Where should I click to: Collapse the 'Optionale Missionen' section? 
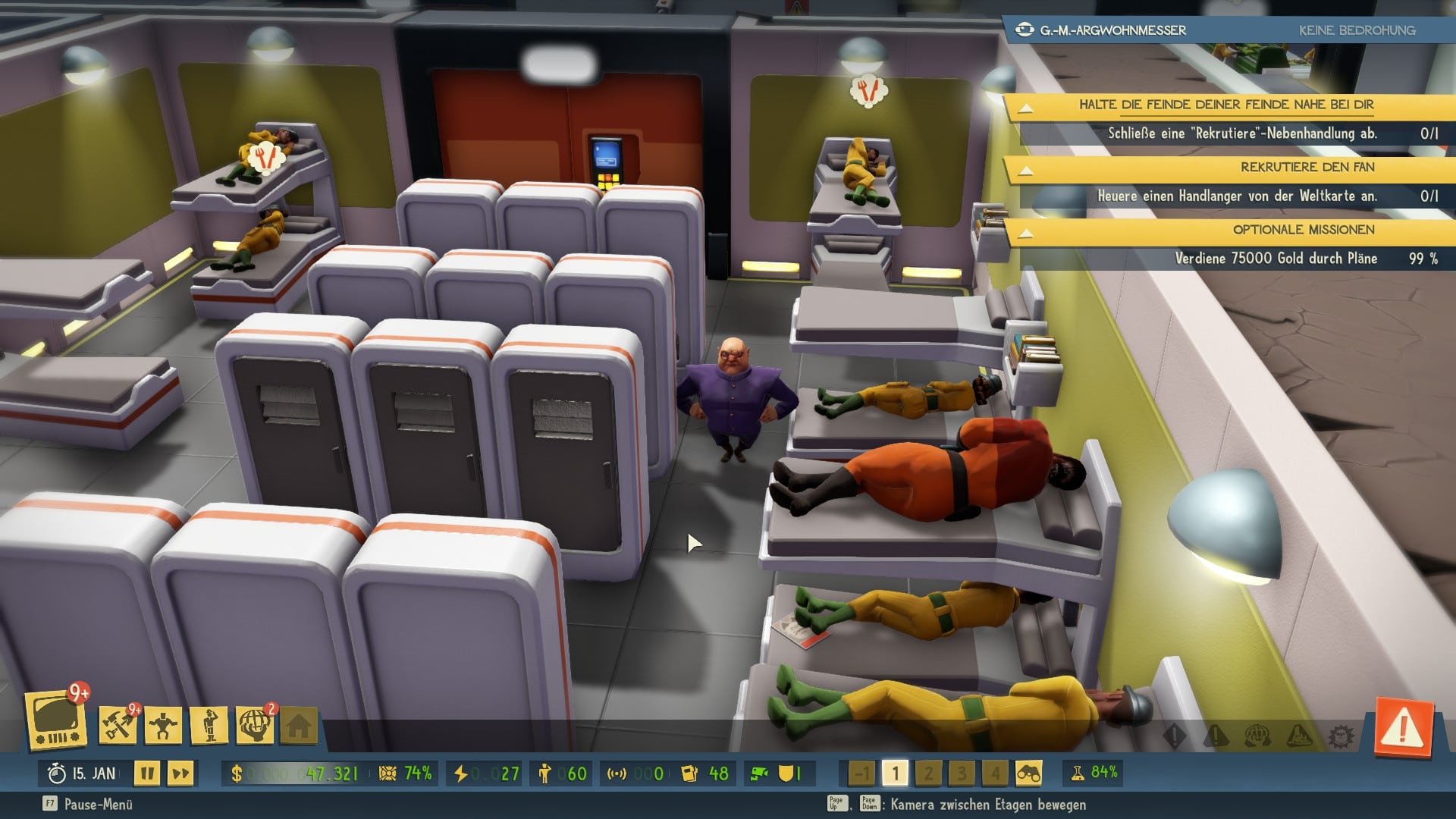point(1025,232)
